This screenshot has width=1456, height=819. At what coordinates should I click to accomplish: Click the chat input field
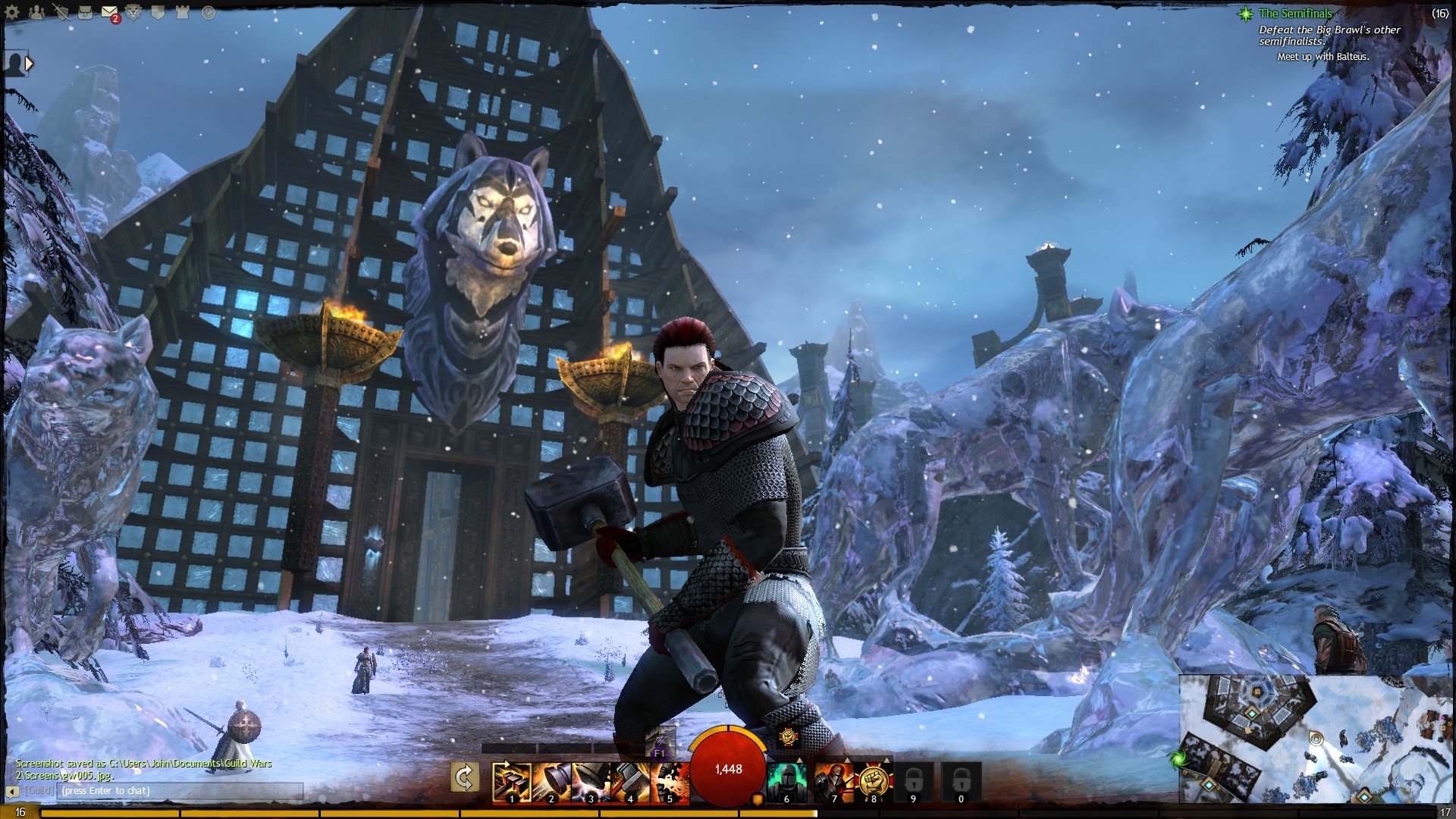[182, 790]
